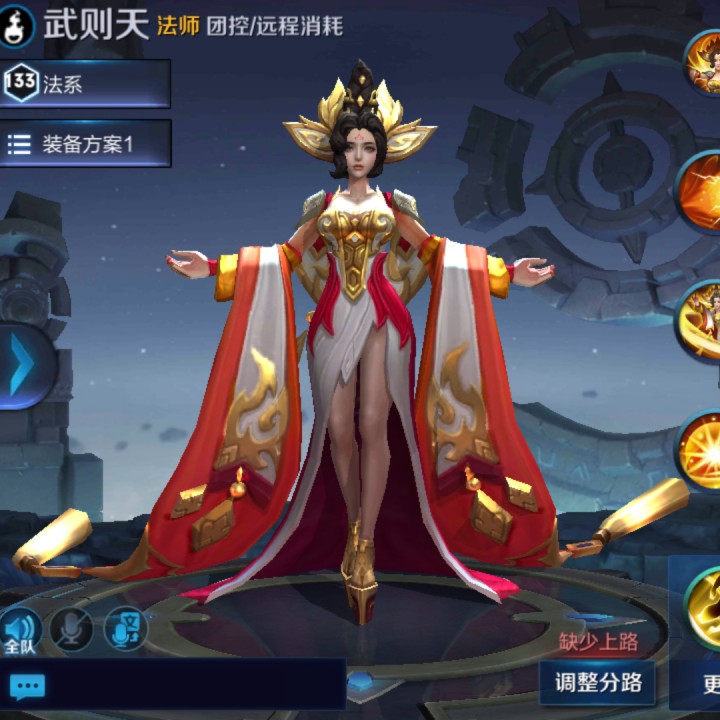Click the 调整分路 adjust lane button
Screen dimensions: 720x720
(x=597, y=684)
